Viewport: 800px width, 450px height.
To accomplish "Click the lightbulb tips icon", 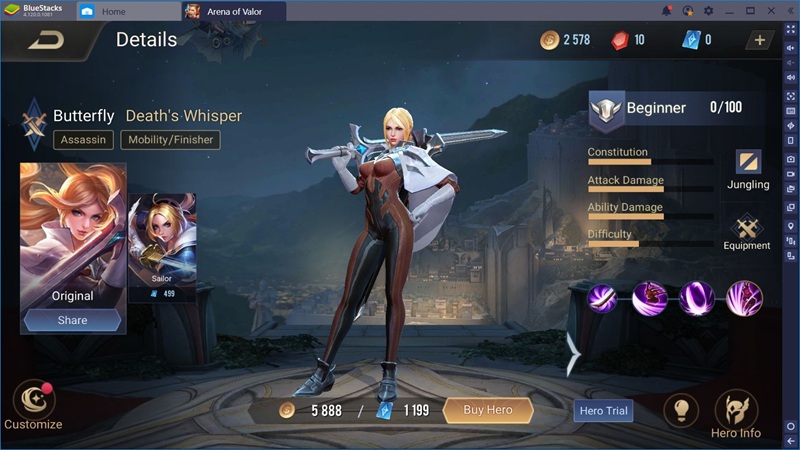I will pos(681,410).
